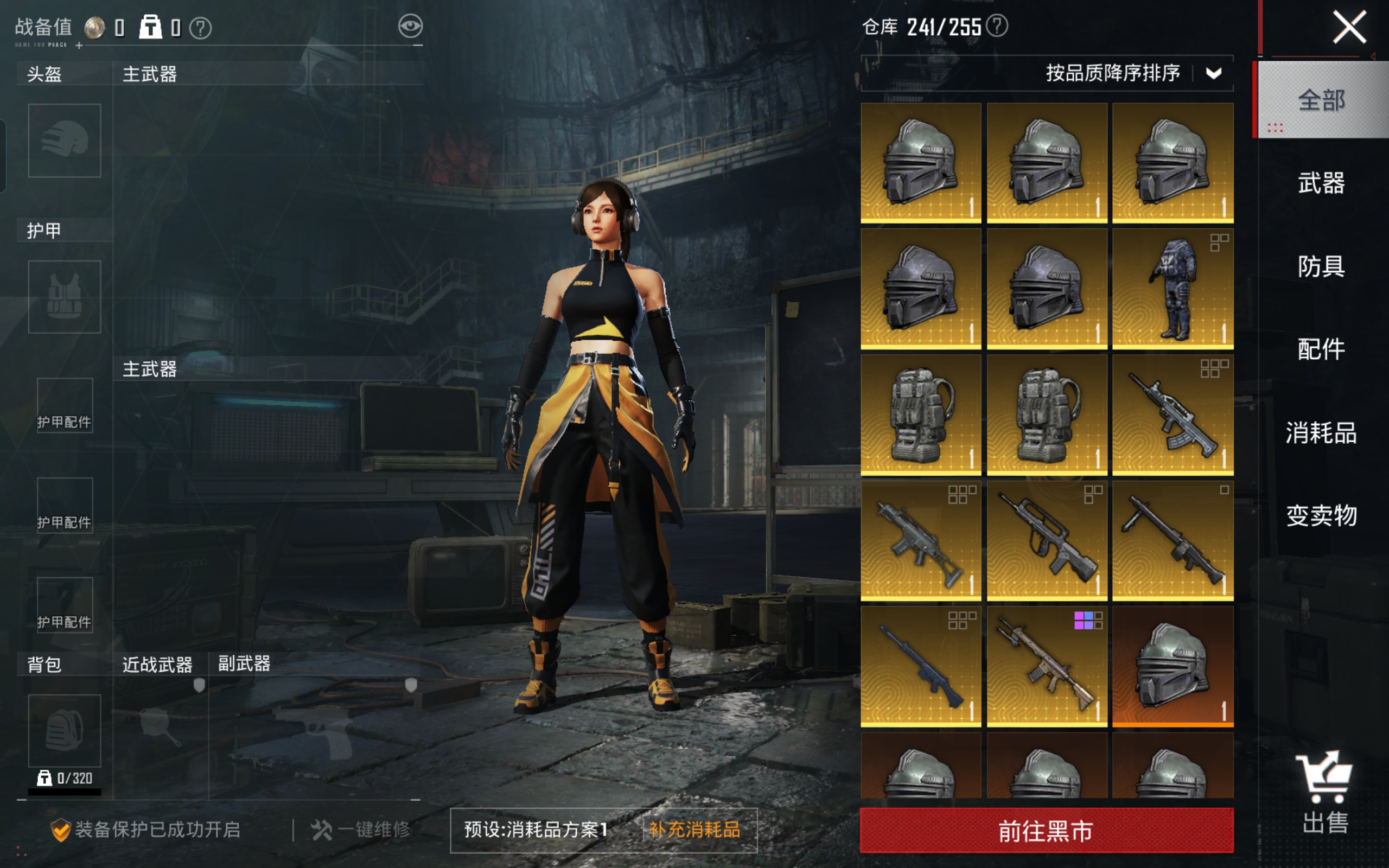Open the 战备值 help question icon
The width and height of the screenshot is (1389, 868).
(x=200, y=28)
